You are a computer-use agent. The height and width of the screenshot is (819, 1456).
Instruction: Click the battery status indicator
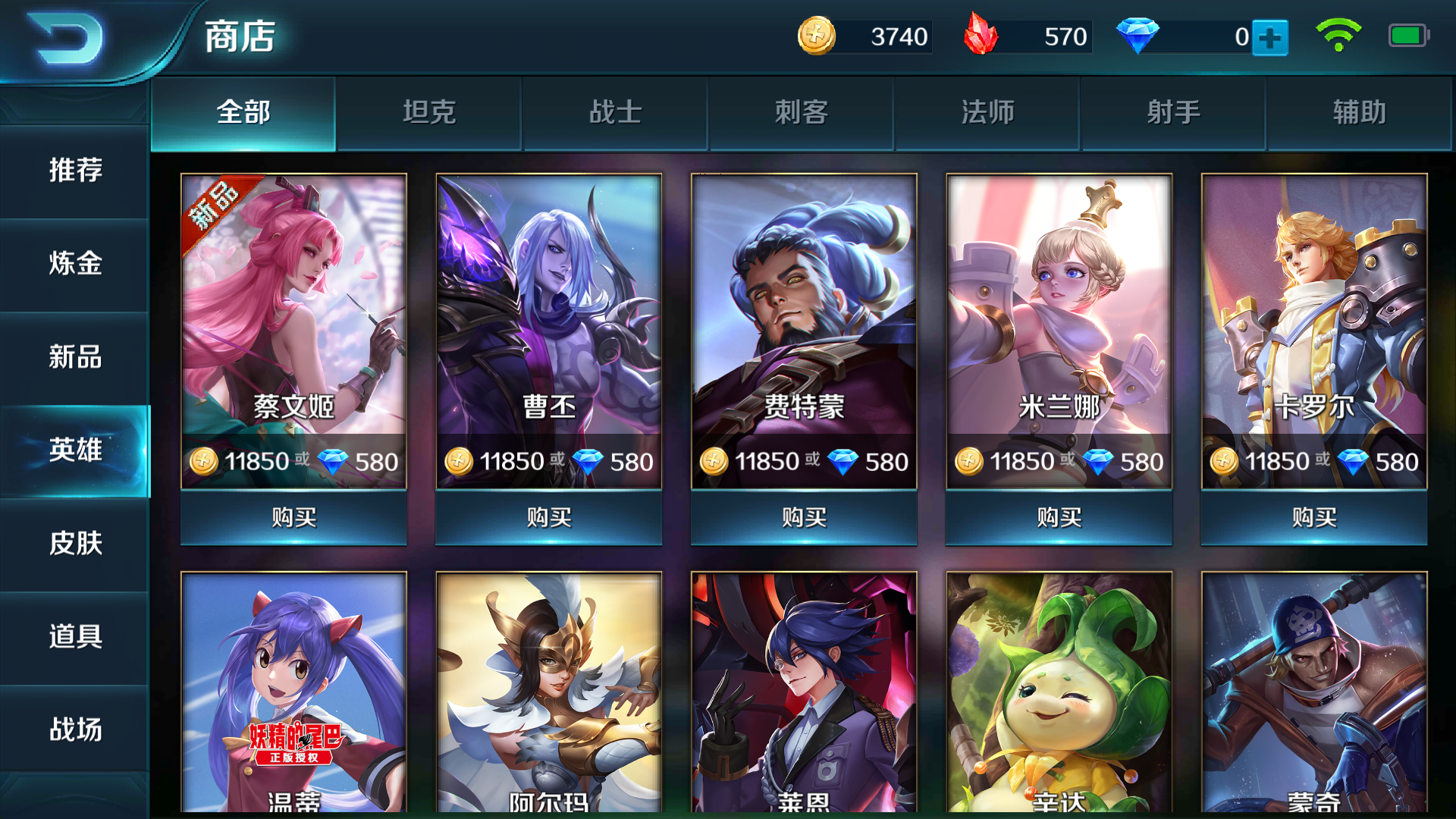tap(1410, 34)
